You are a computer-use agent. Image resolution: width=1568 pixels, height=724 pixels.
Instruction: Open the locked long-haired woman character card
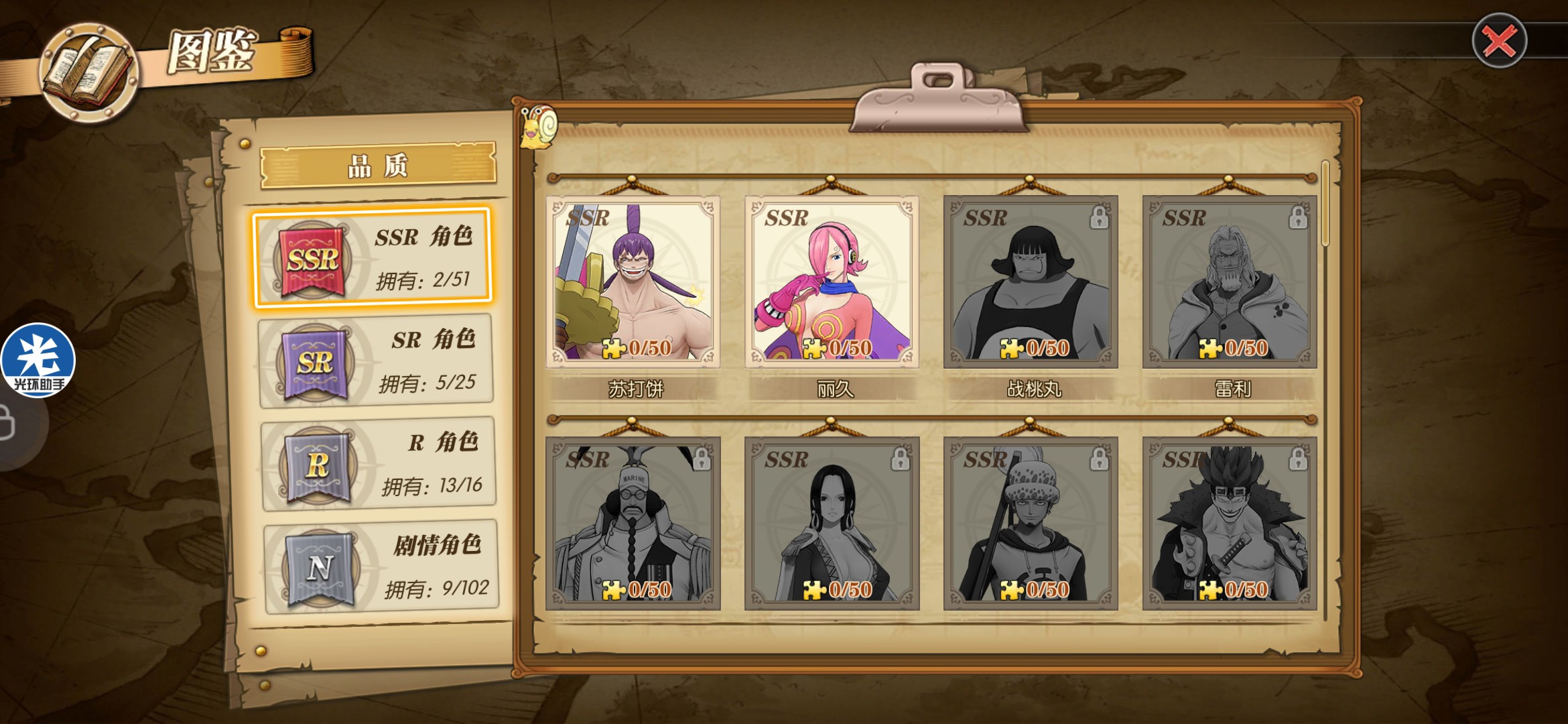tap(832, 524)
